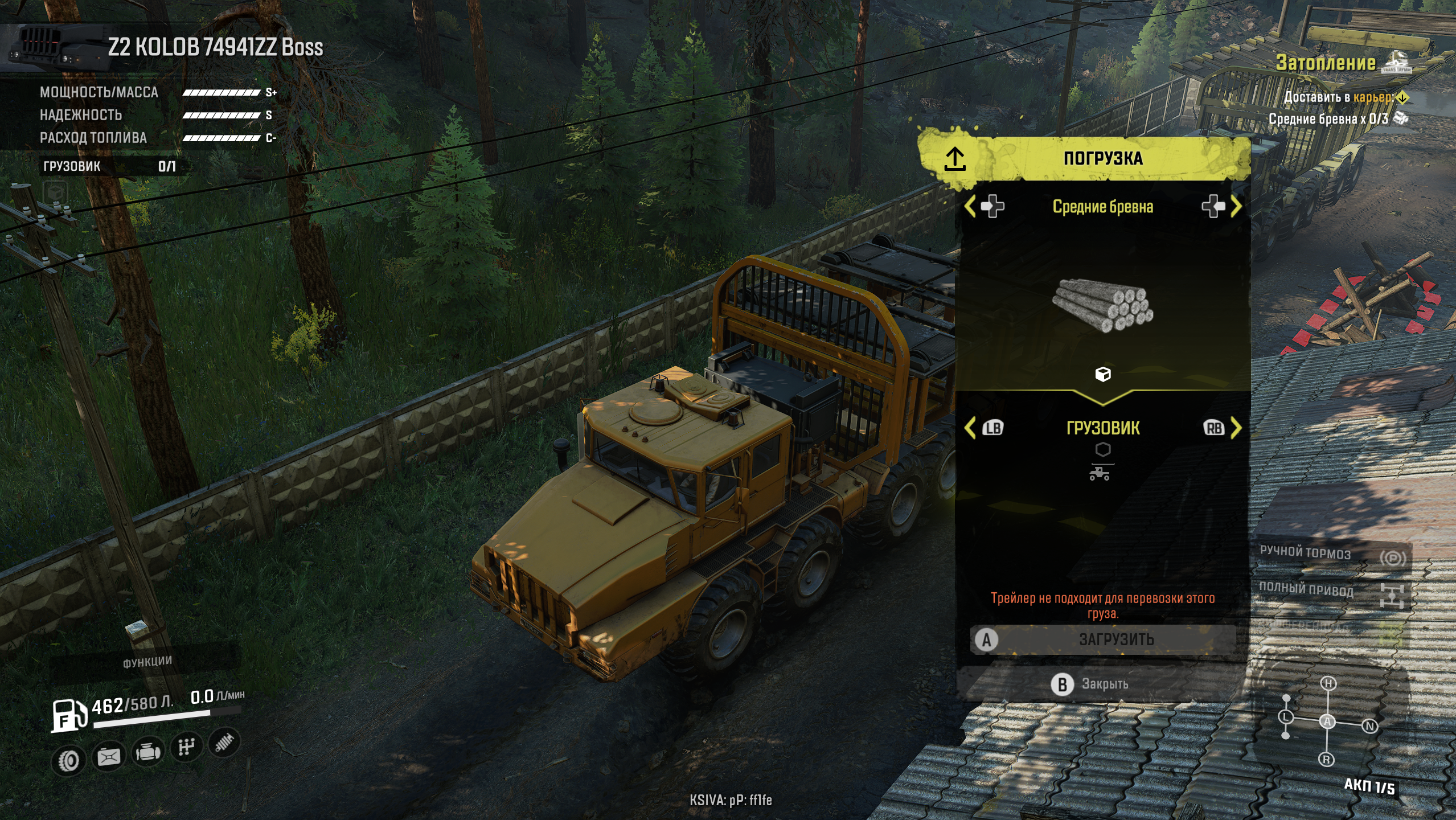Click the gearbox shifter diagram
The height and width of the screenshot is (820, 1456).
[x=1327, y=721]
